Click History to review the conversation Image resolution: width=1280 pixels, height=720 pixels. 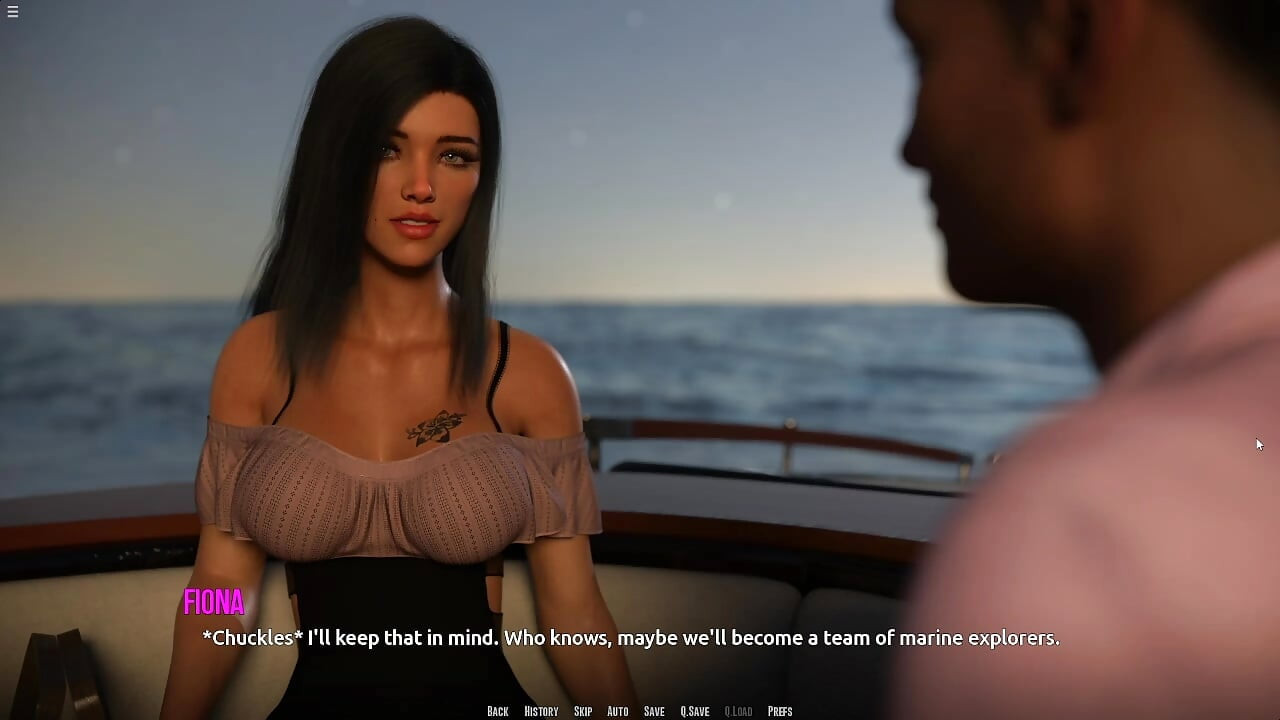(x=540, y=711)
